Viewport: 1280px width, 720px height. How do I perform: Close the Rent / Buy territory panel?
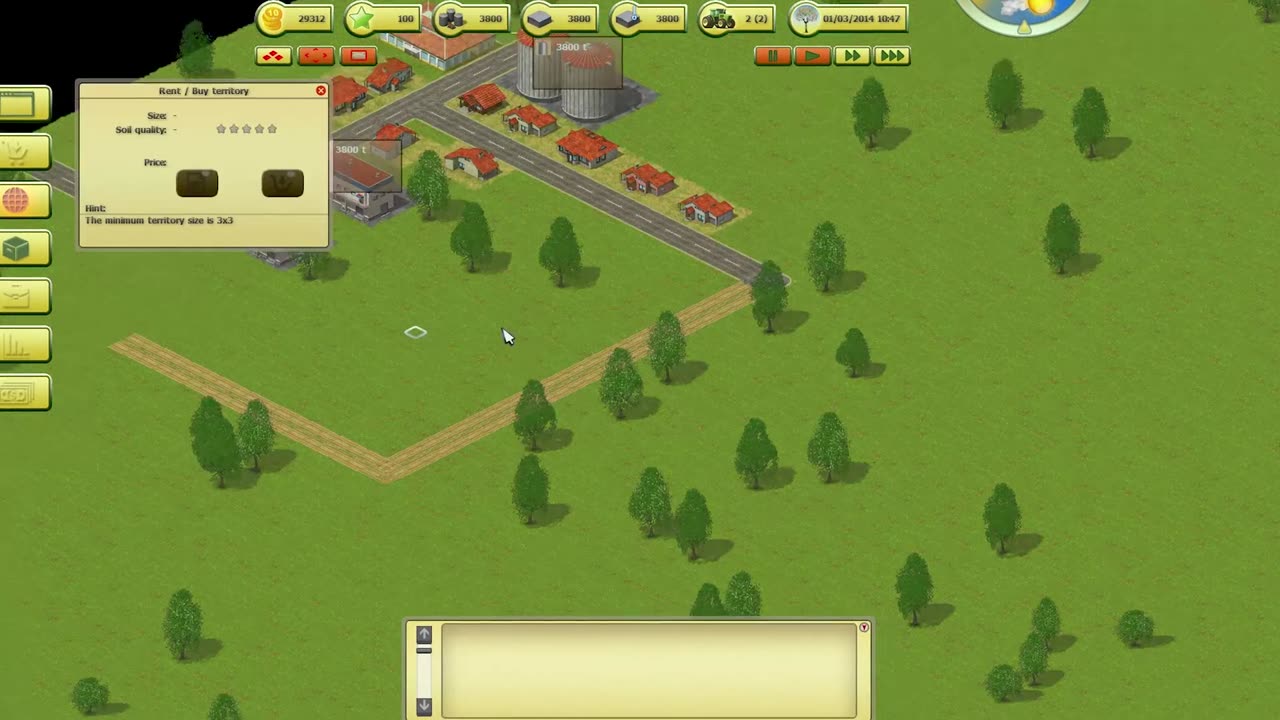[x=321, y=91]
